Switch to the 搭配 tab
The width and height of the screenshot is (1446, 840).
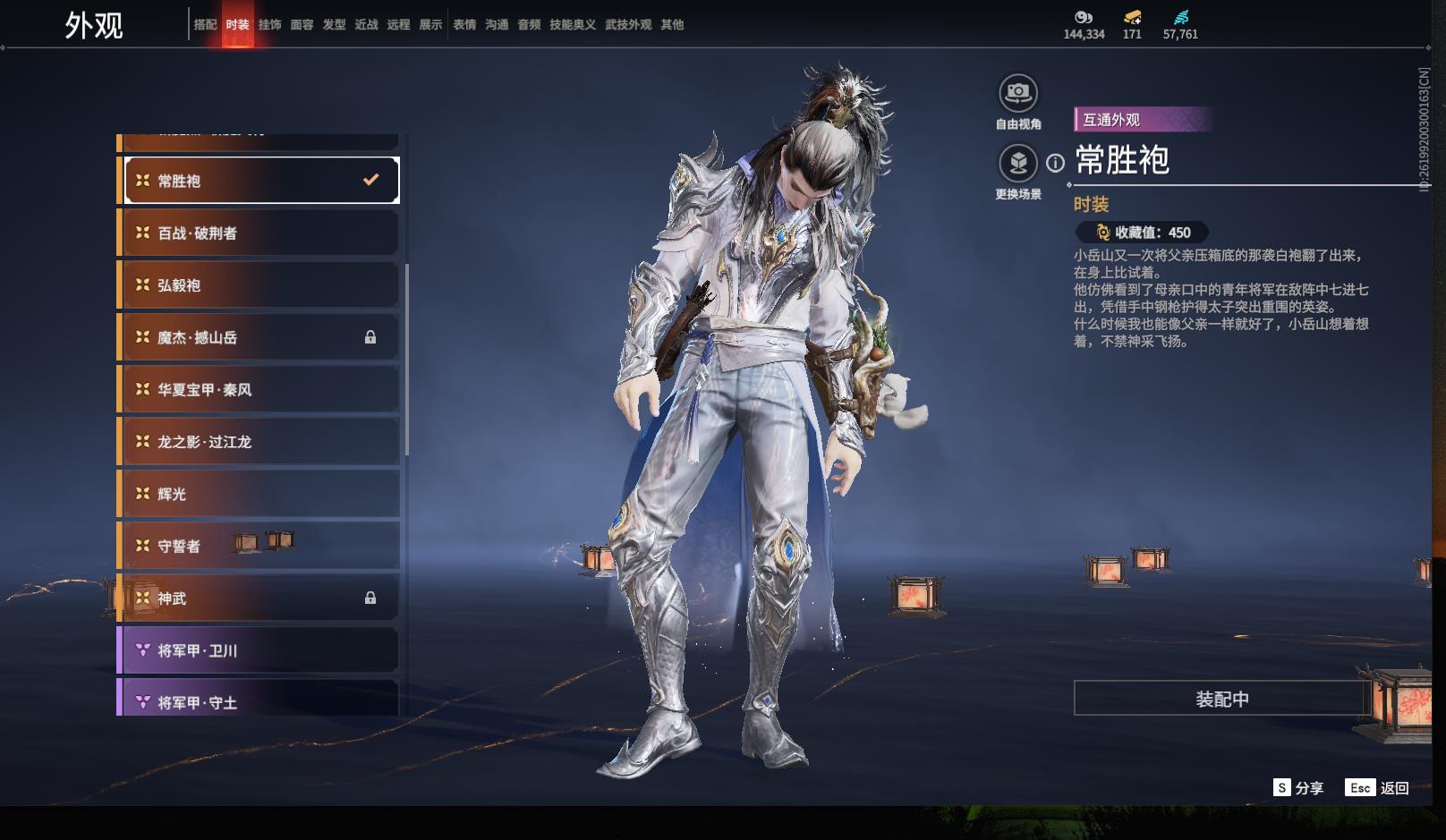(x=205, y=25)
